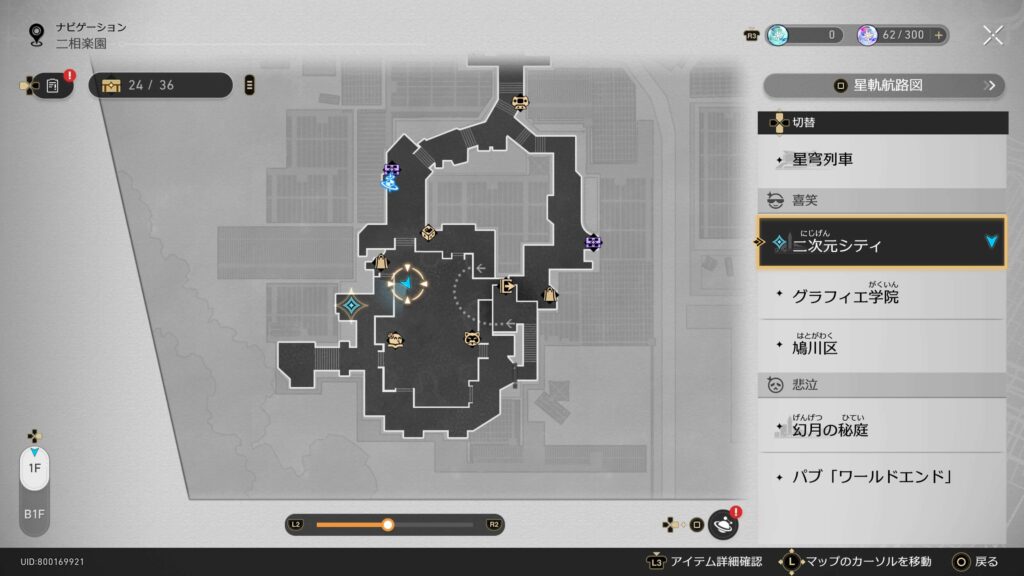Image resolution: width=1024 pixels, height=576 pixels.
Task: Click the planet icon with red alert
Action: click(x=722, y=523)
